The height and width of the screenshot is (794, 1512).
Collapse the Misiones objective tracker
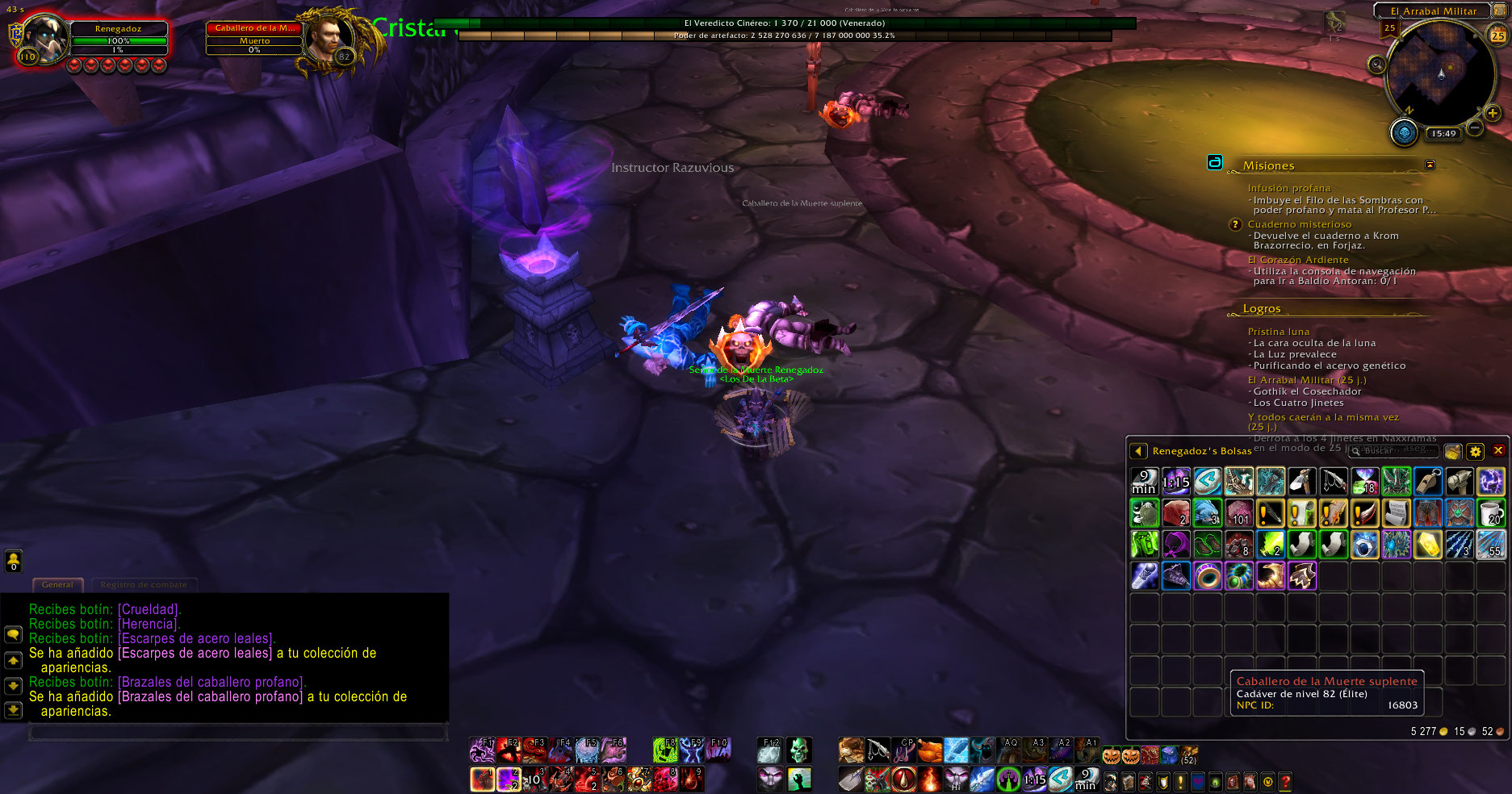click(x=1430, y=165)
